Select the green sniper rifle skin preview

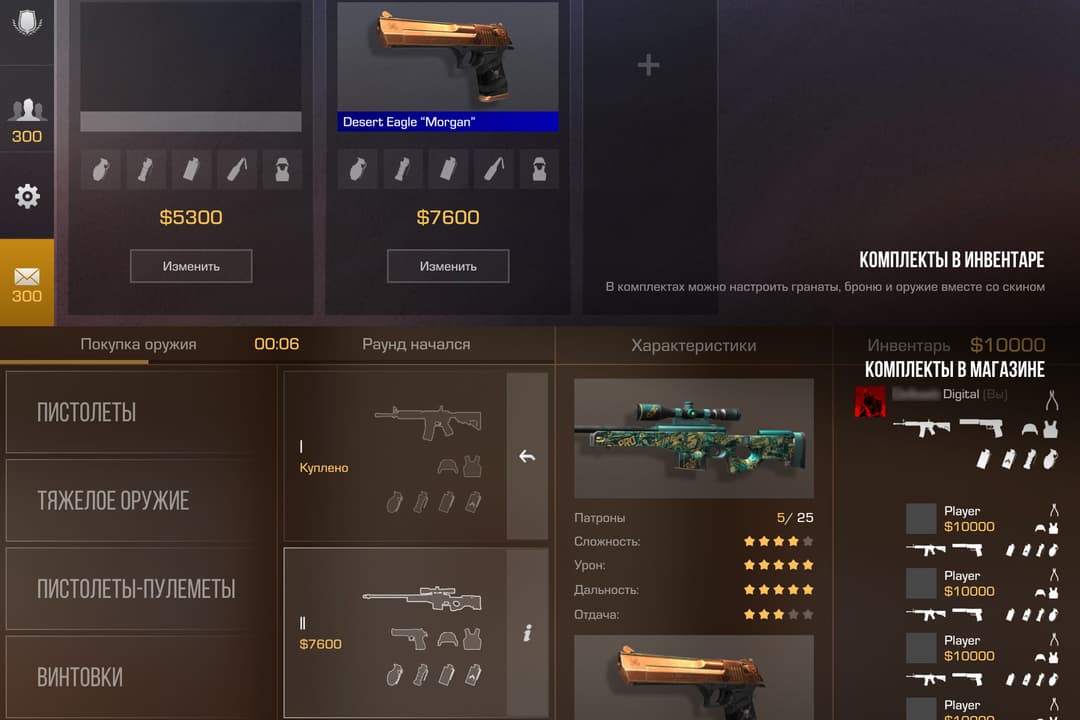pos(693,438)
